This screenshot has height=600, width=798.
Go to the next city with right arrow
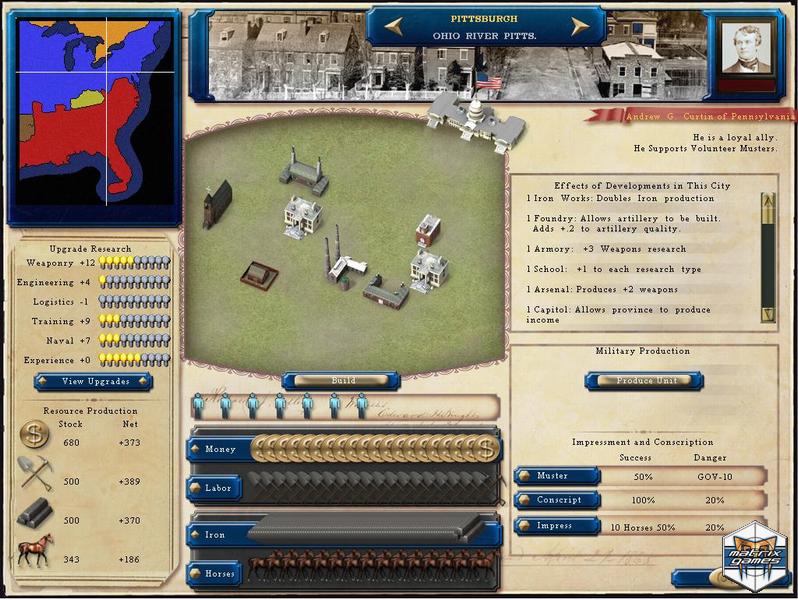point(579,27)
